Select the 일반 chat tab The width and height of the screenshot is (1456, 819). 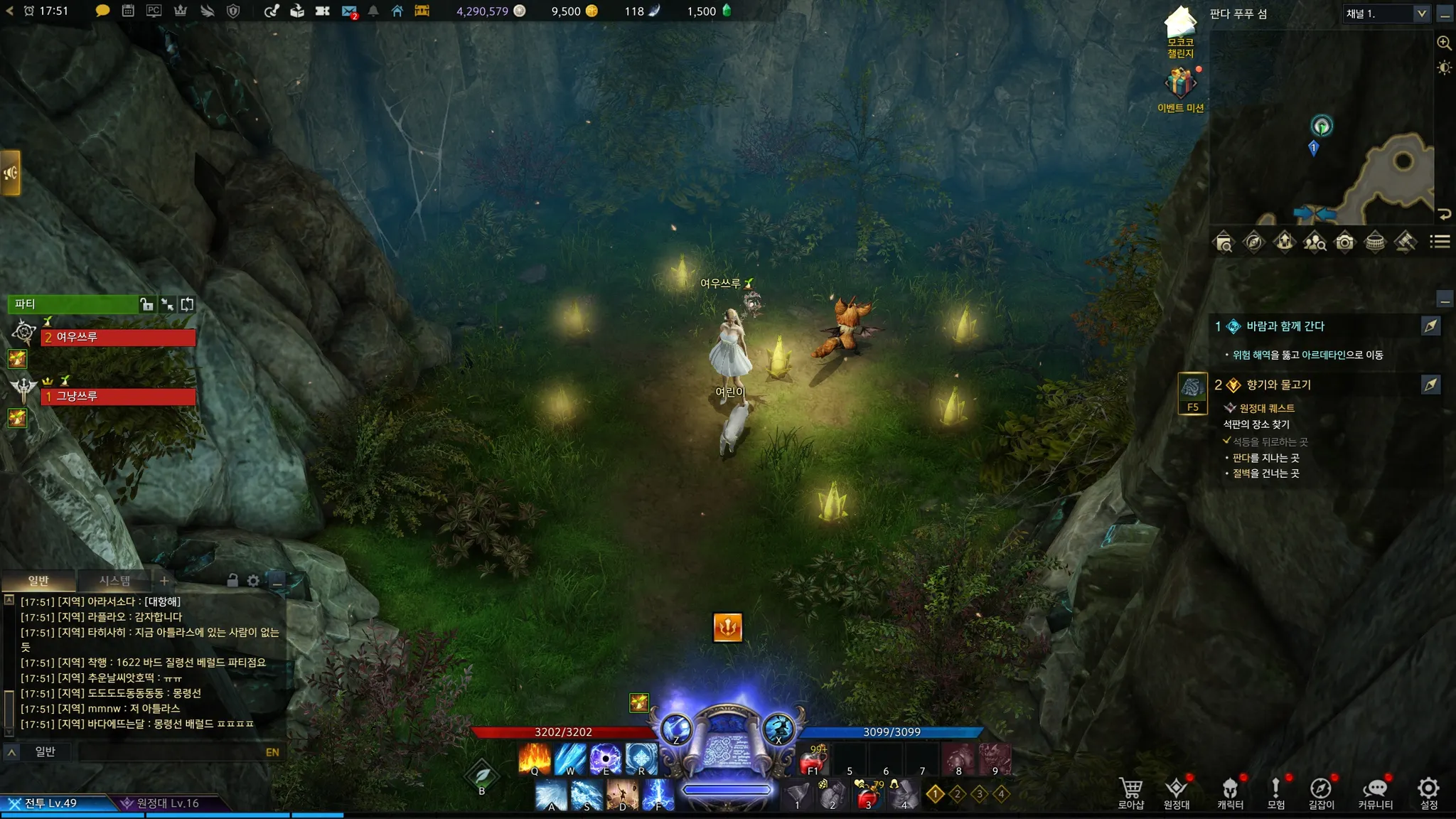[x=38, y=581]
